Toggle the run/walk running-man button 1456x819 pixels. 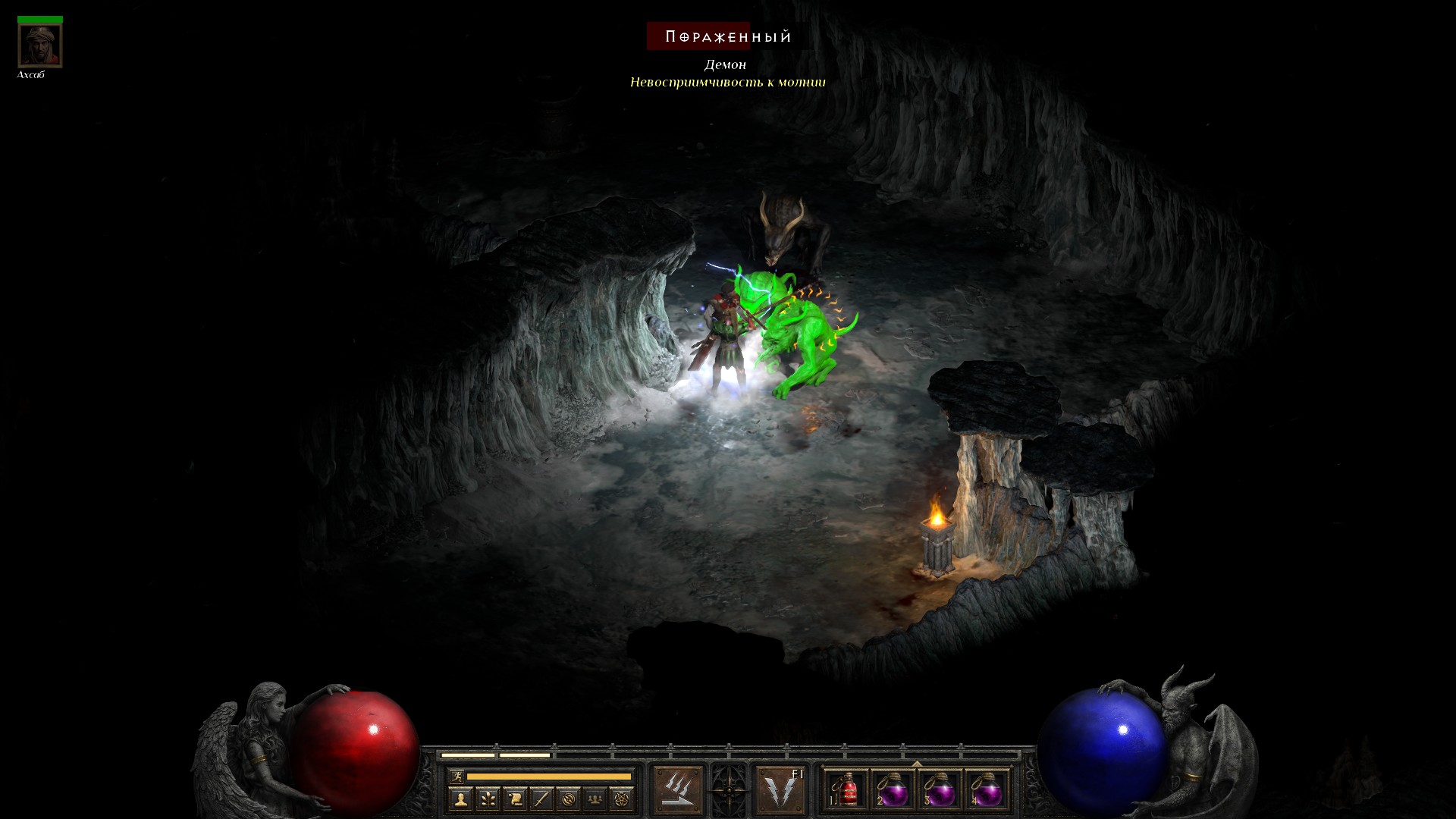click(x=456, y=776)
